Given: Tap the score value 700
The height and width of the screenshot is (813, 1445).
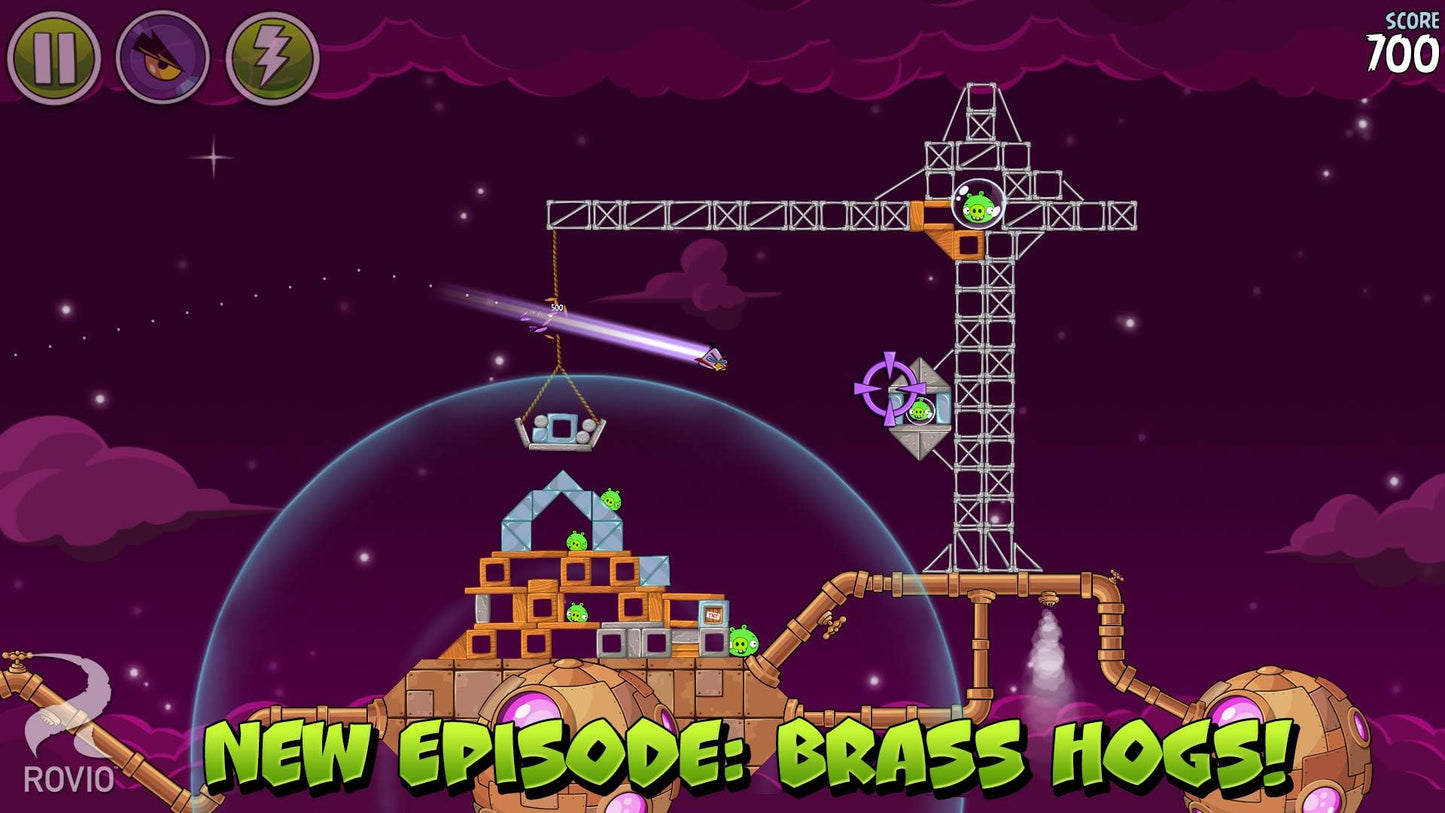Looking at the screenshot, I should pyautogui.click(x=1402, y=48).
